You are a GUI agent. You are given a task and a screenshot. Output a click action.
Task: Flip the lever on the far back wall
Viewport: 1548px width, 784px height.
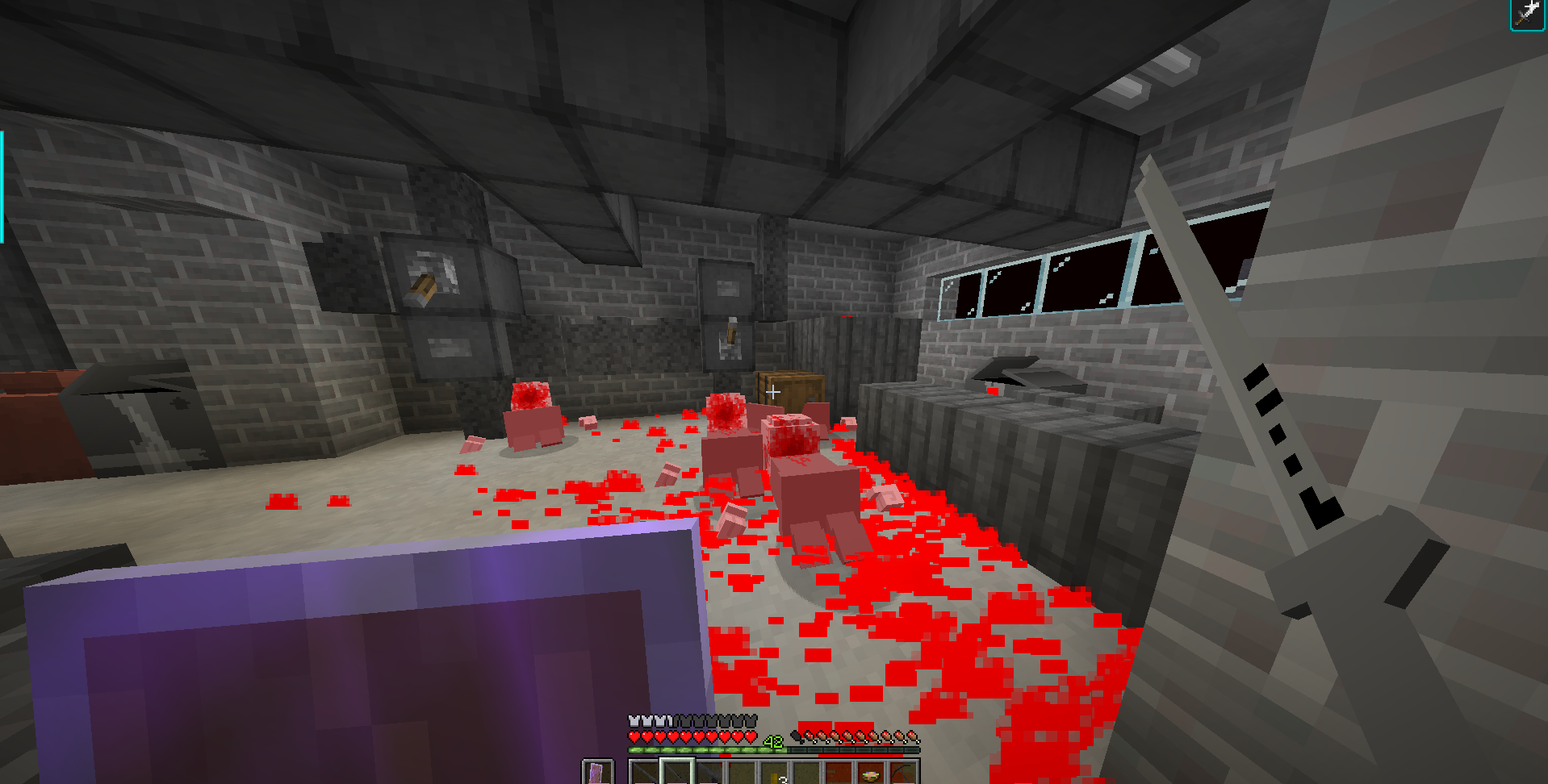[x=731, y=333]
